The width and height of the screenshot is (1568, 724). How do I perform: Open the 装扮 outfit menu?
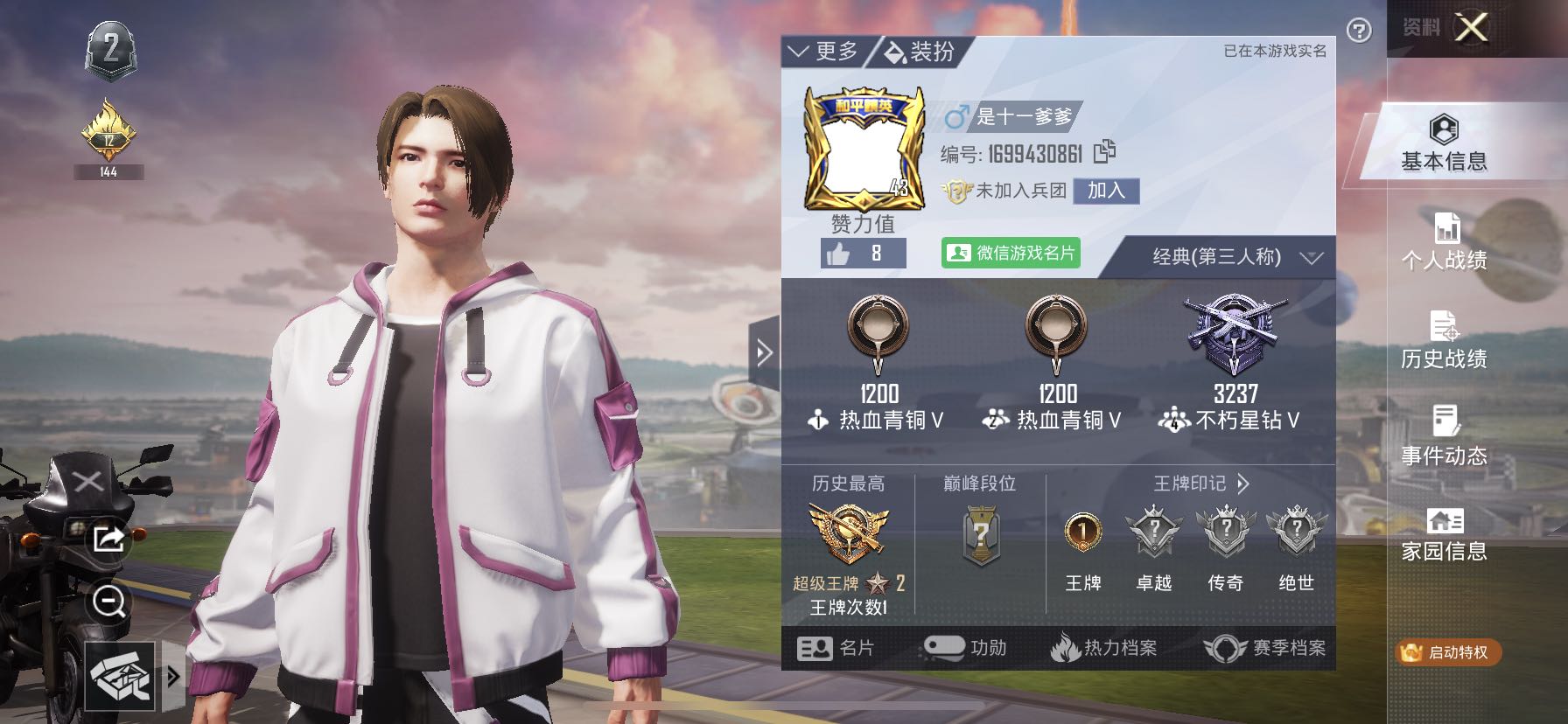[x=920, y=52]
